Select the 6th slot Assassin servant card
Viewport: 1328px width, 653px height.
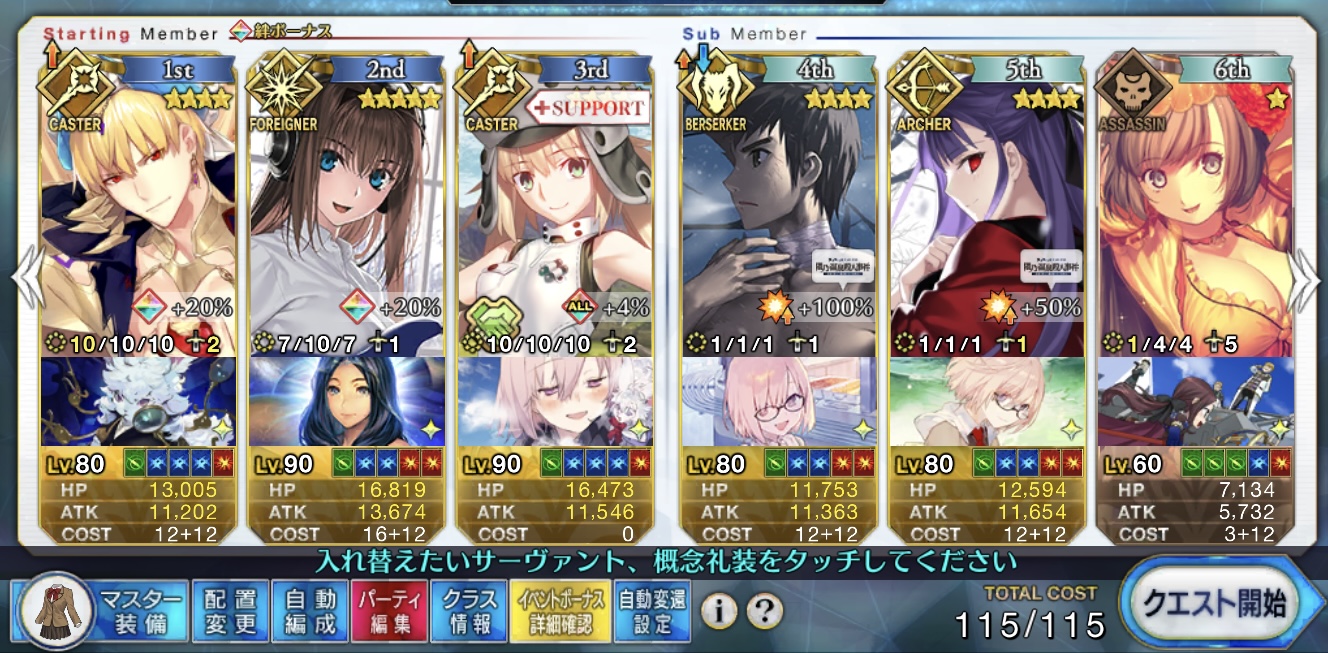[1195, 210]
